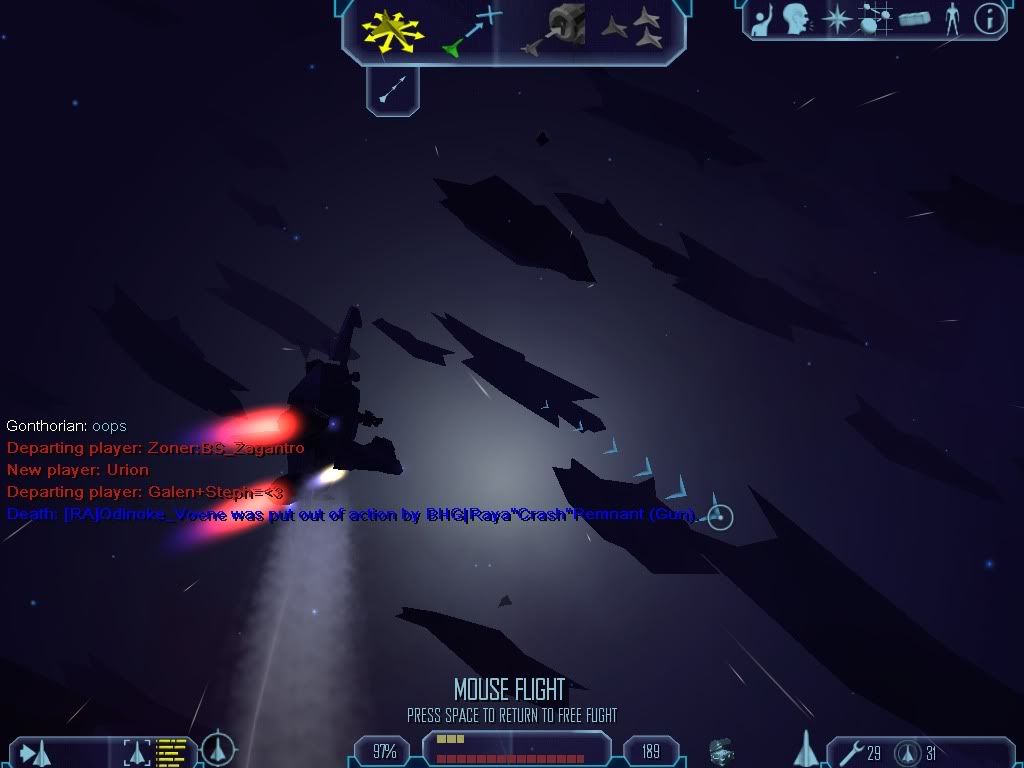
Task: Click the tractor beam loot icon
Action: (x=721, y=750)
